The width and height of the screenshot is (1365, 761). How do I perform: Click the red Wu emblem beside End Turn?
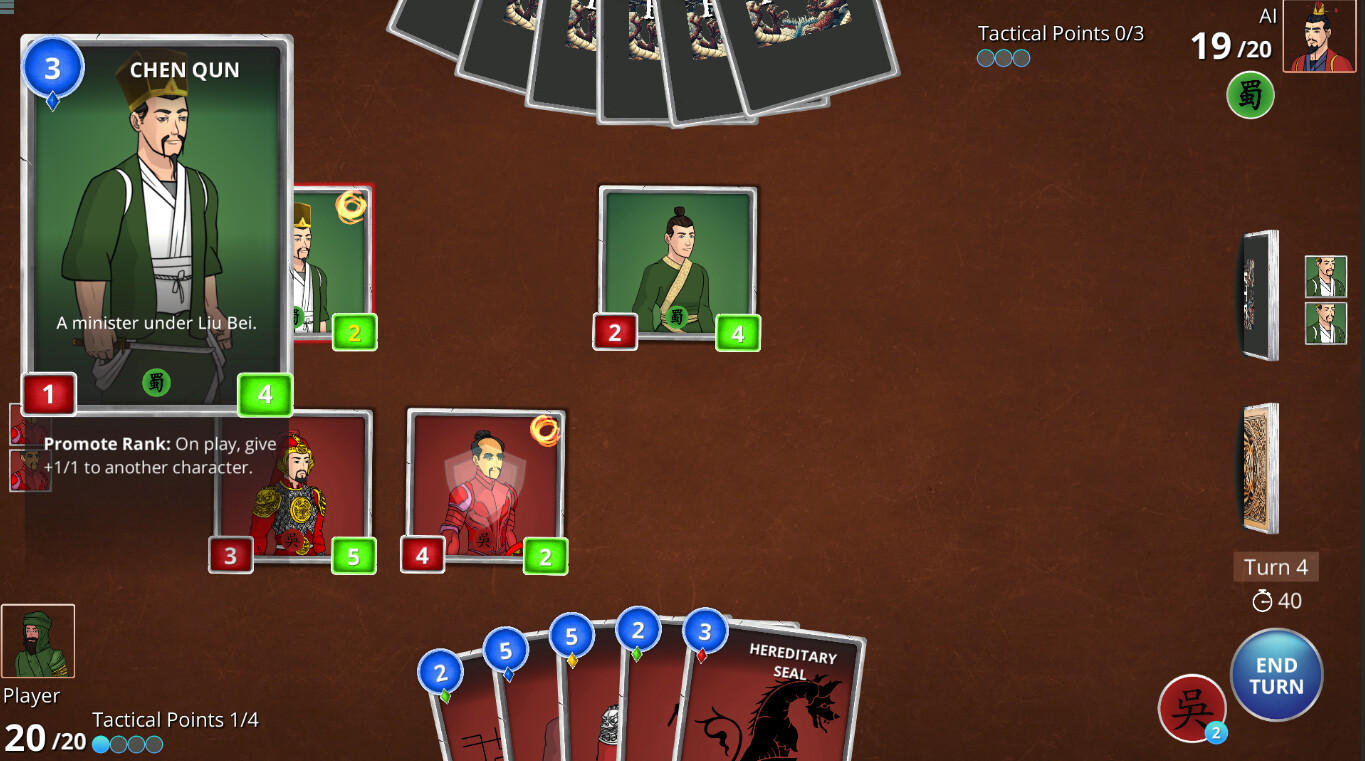(1192, 709)
